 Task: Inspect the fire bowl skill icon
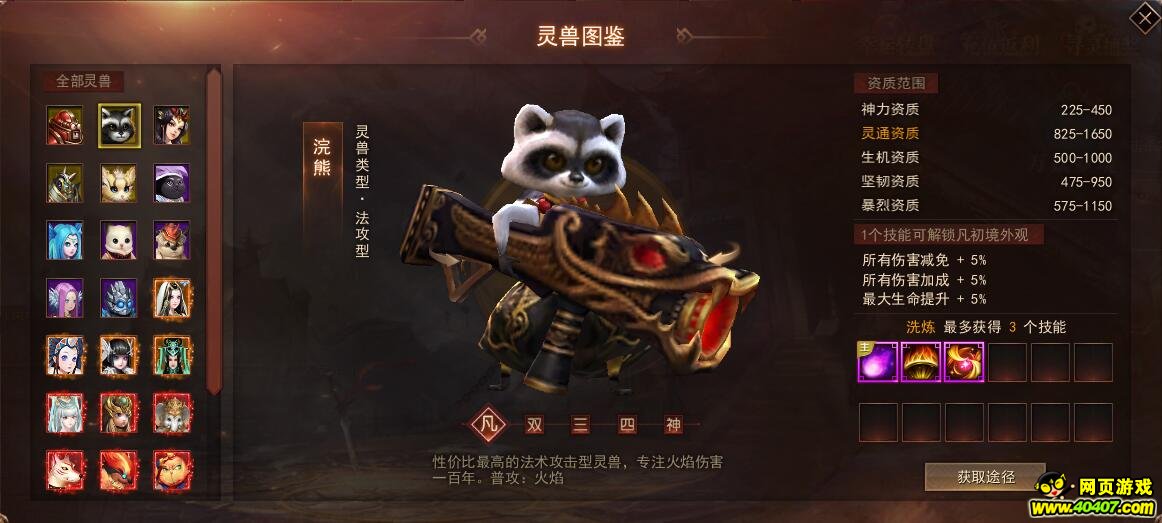pyautogui.click(x=921, y=362)
